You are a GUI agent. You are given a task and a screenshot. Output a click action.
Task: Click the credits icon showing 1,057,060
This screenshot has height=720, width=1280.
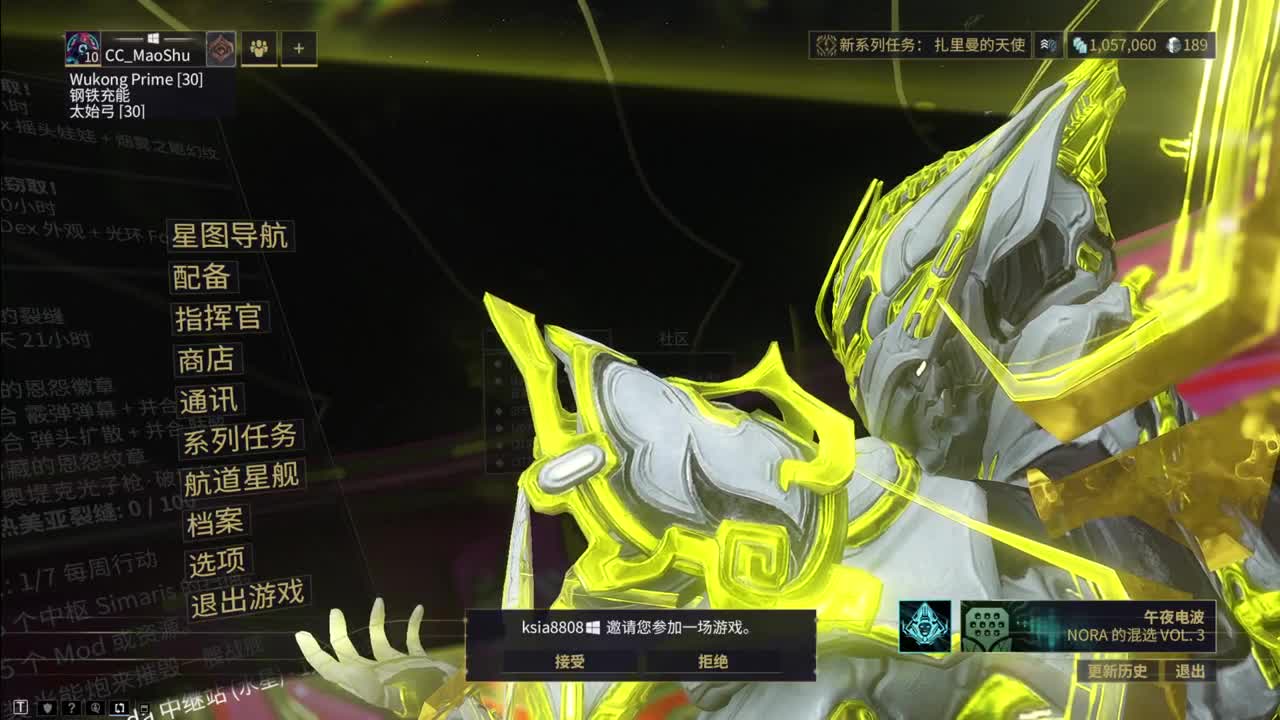[x=1079, y=45]
